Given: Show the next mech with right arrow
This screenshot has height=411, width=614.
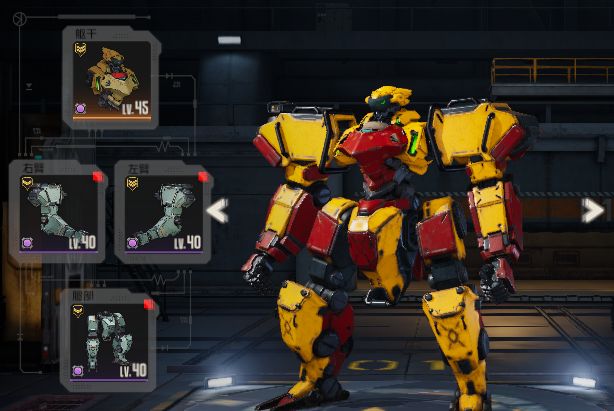Looking at the screenshot, I should 592,210.
